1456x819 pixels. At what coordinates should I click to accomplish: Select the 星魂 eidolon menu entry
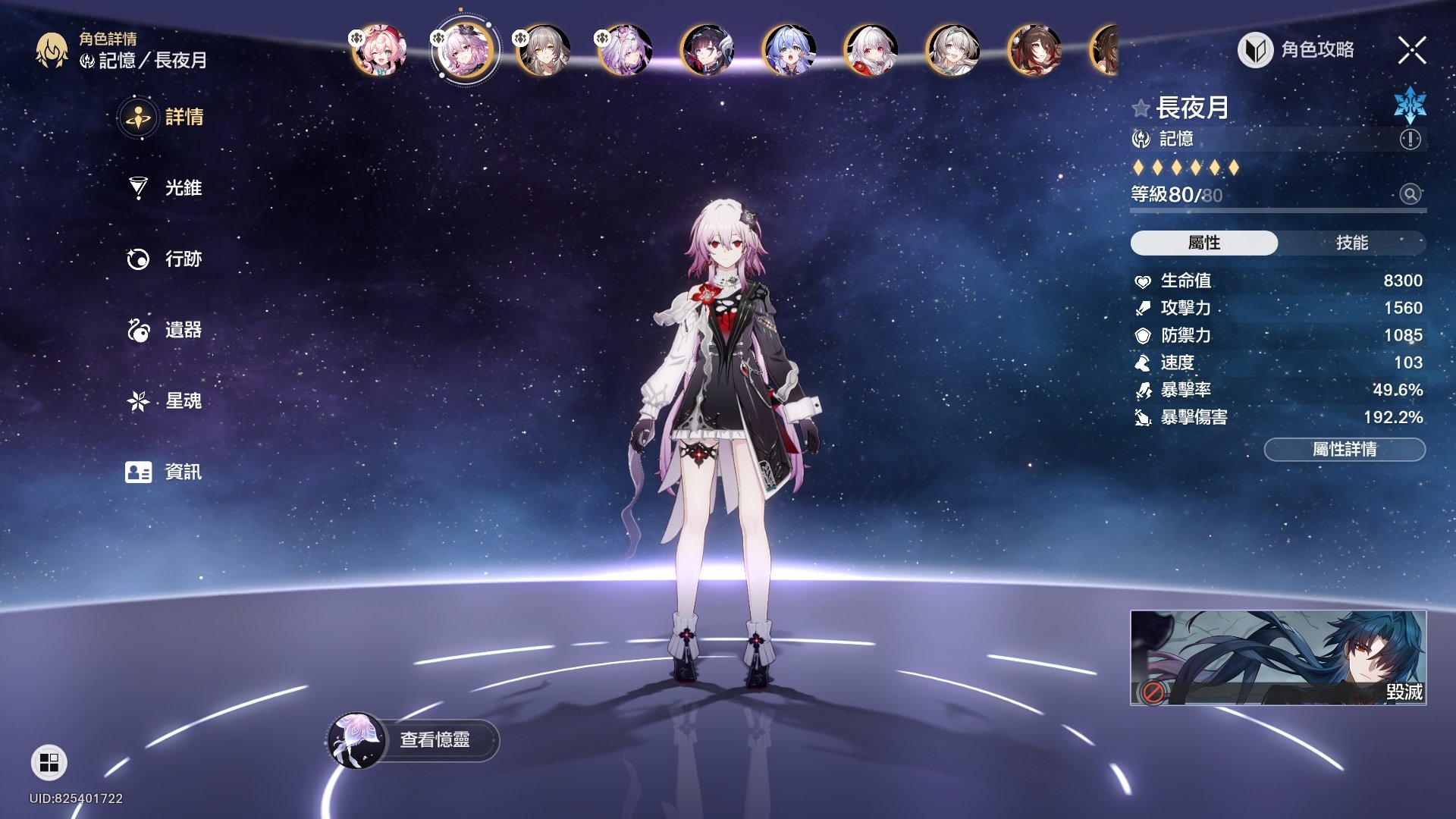tap(165, 400)
